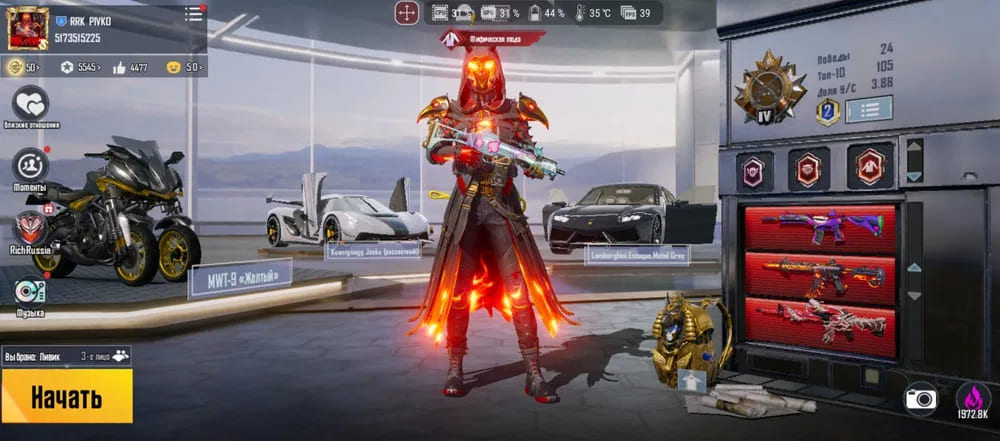This screenshot has height=441, width=1000.
Task: Open the RRK PIVKO player avatar
Action: tap(28, 27)
